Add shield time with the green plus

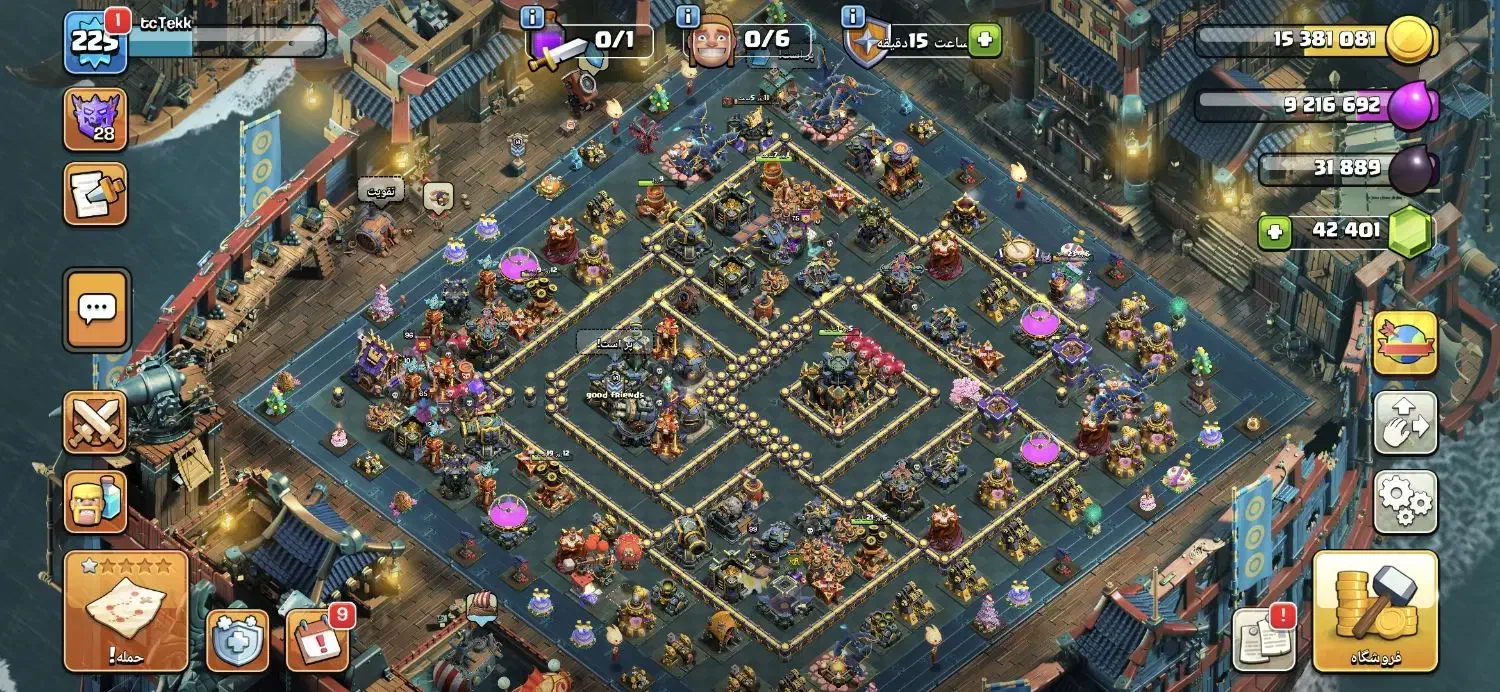click(x=985, y=40)
